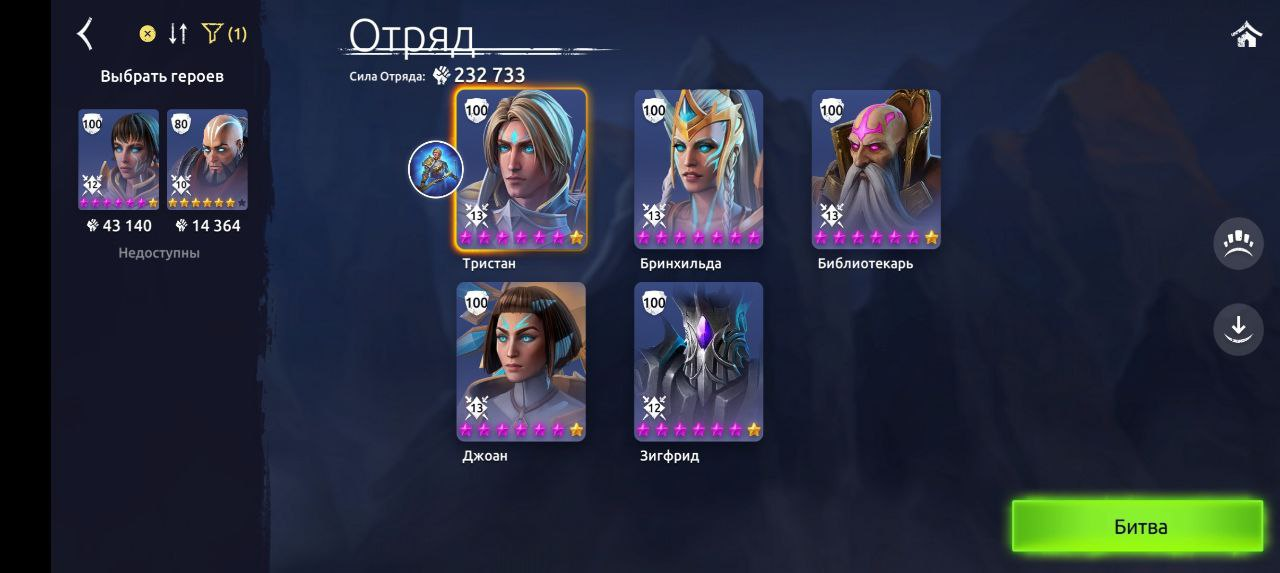Open the squad formation round button
The height and width of the screenshot is (573, 1280).
[1238, 244]
